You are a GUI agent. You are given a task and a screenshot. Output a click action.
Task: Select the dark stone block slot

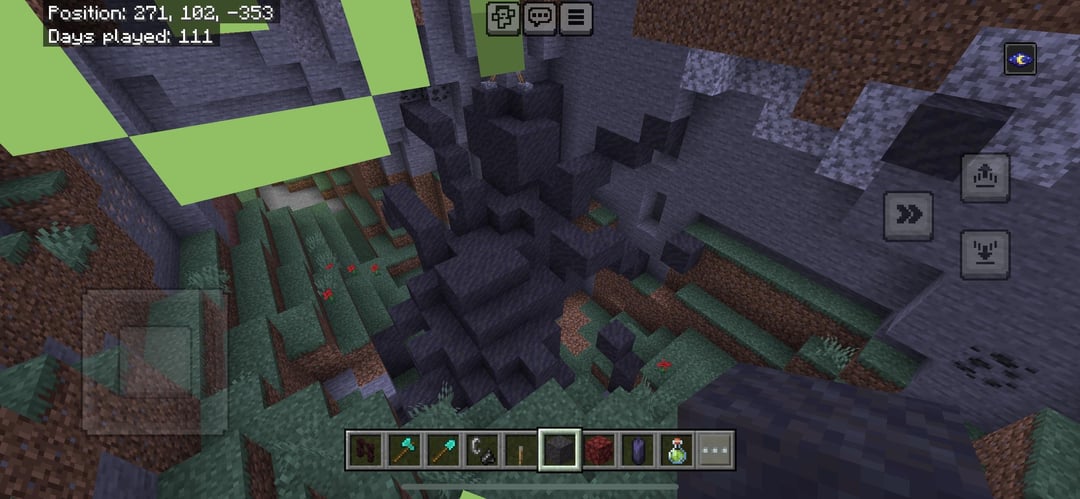[x=560, y=450]
